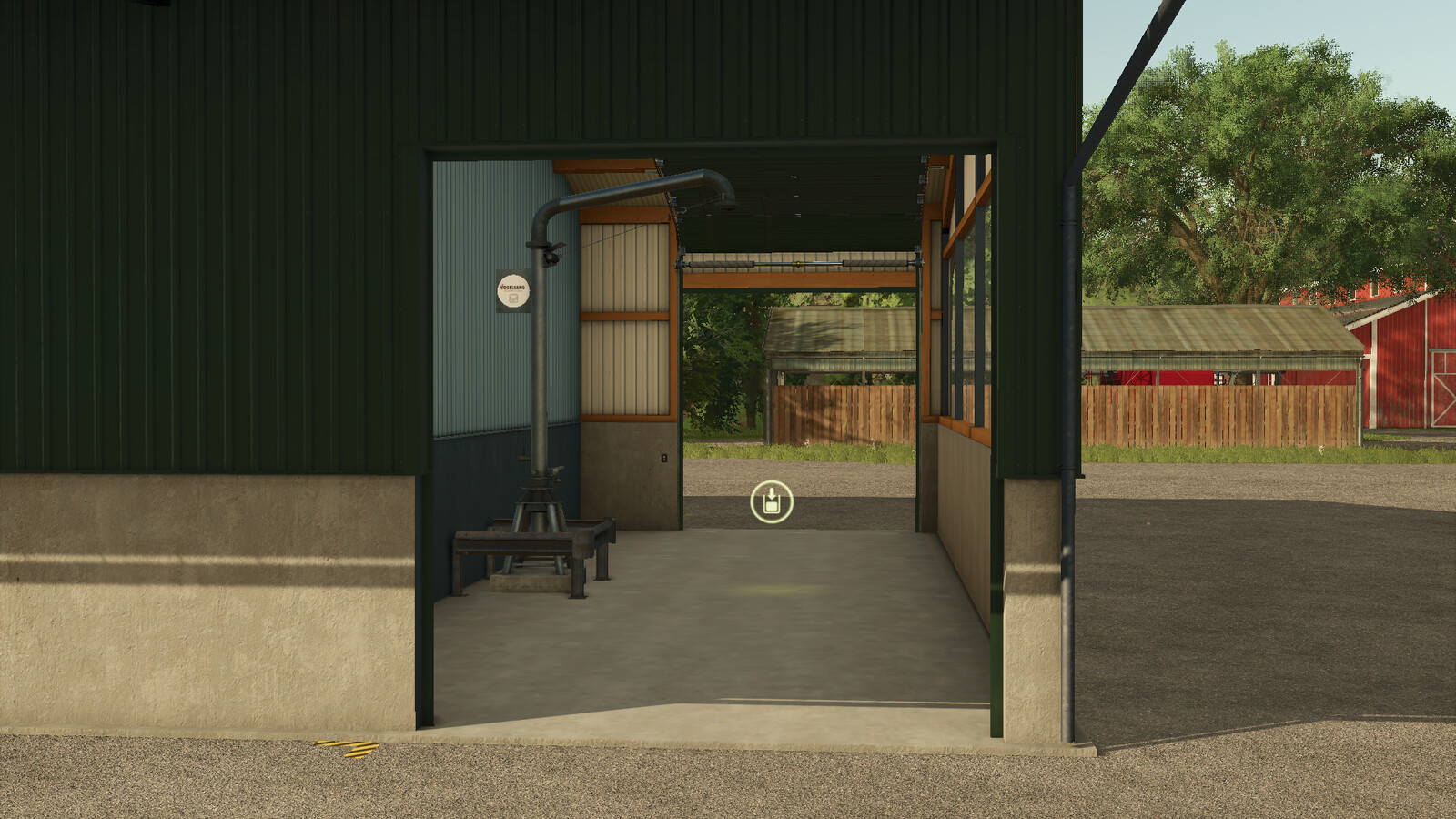Click the yellow hazard marking on the pavement
Viewport: 1456px width, 819px height.
pos(349,748)
